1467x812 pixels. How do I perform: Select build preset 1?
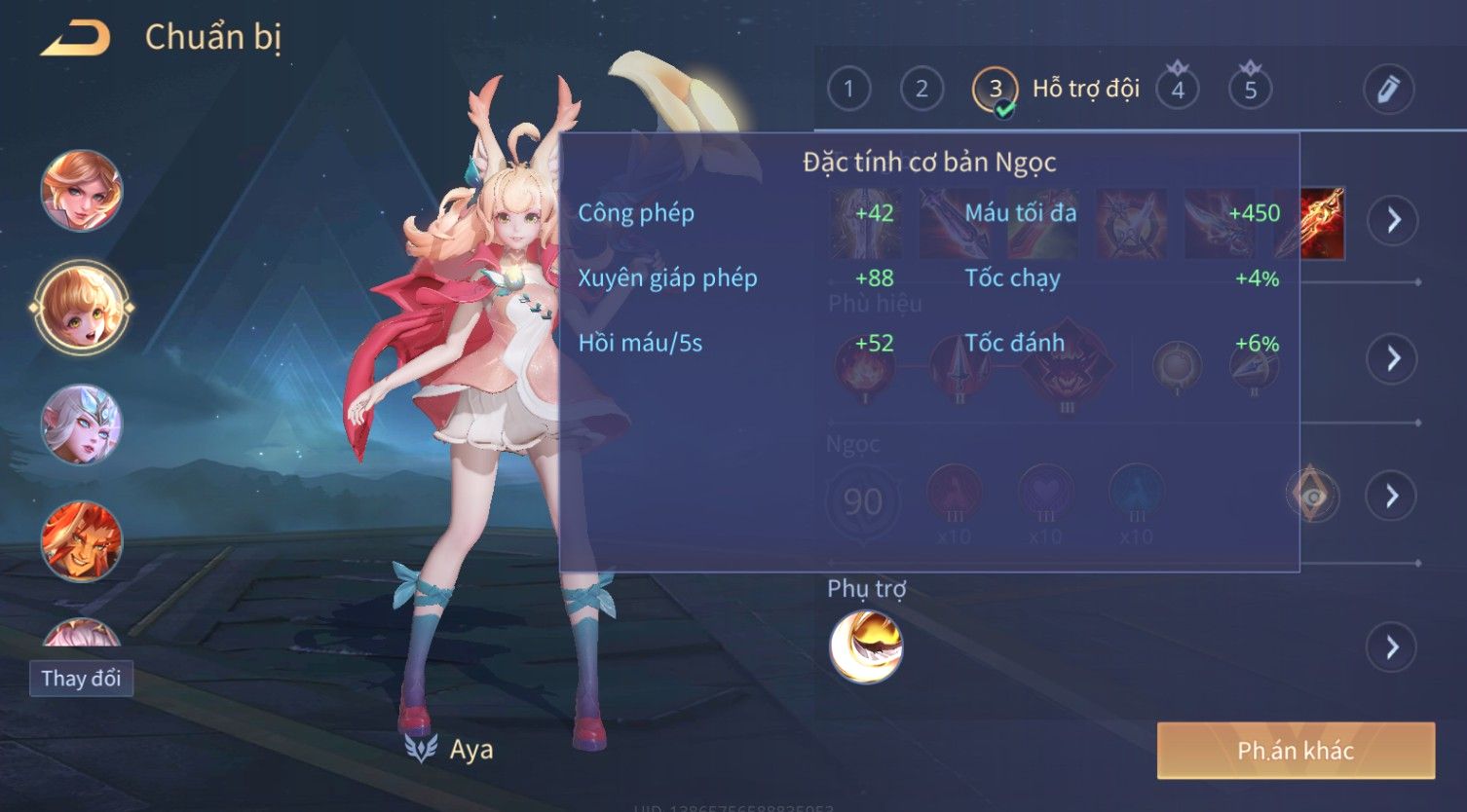pos(848,90)
